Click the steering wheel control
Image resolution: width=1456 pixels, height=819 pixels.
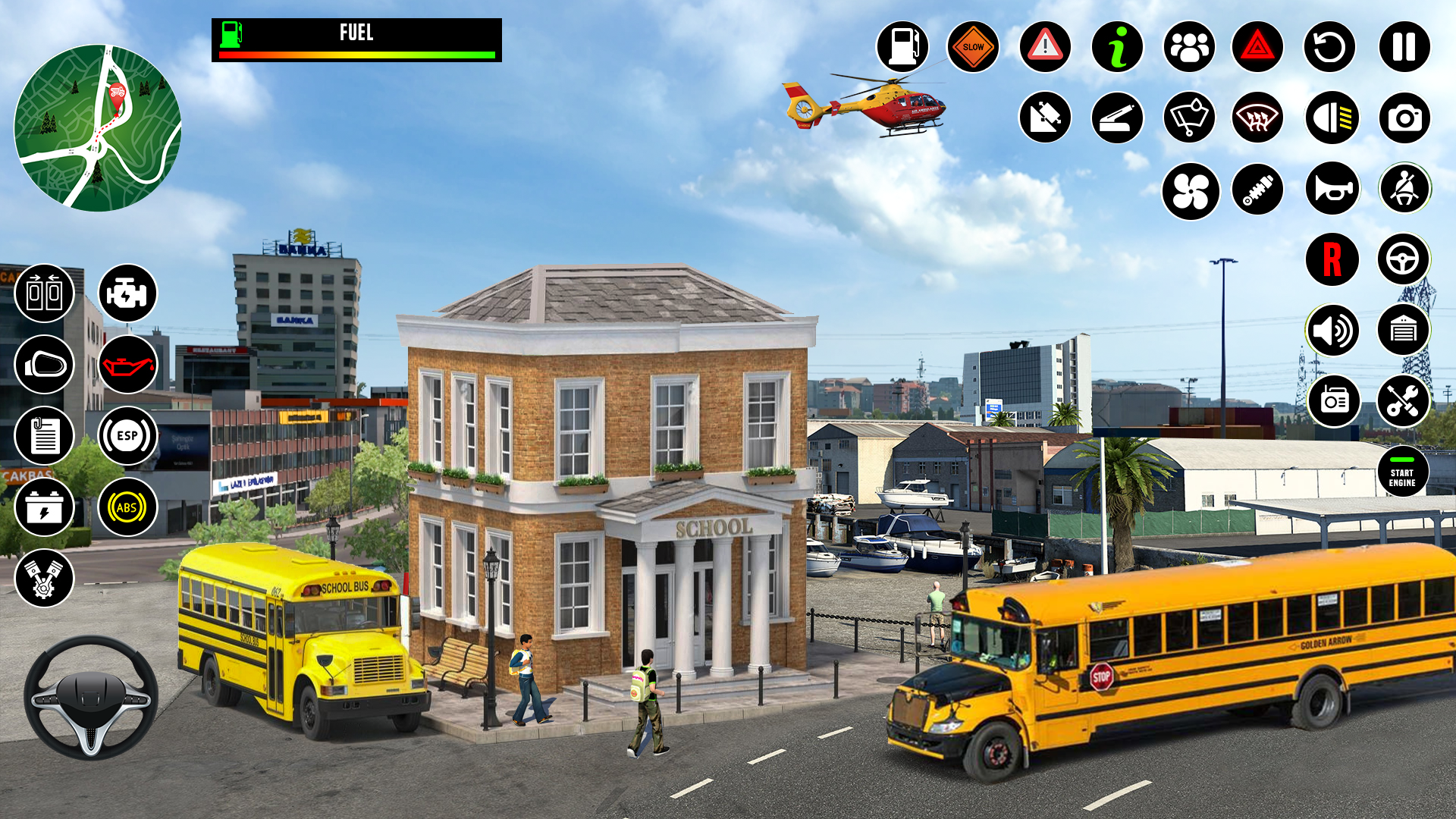point(91,698)
